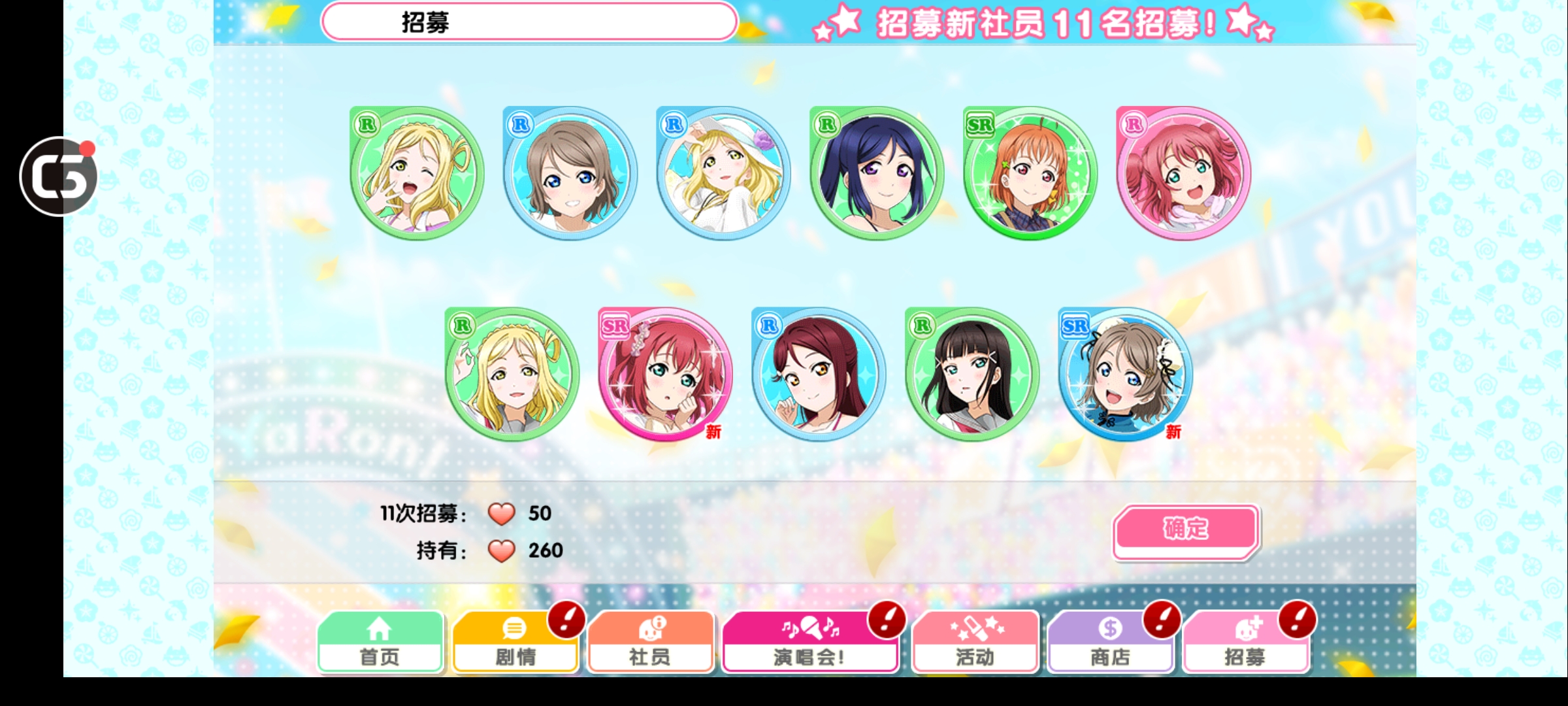
Task: Confirm the recruitment results with 确定
Action: click(1186, 530)
